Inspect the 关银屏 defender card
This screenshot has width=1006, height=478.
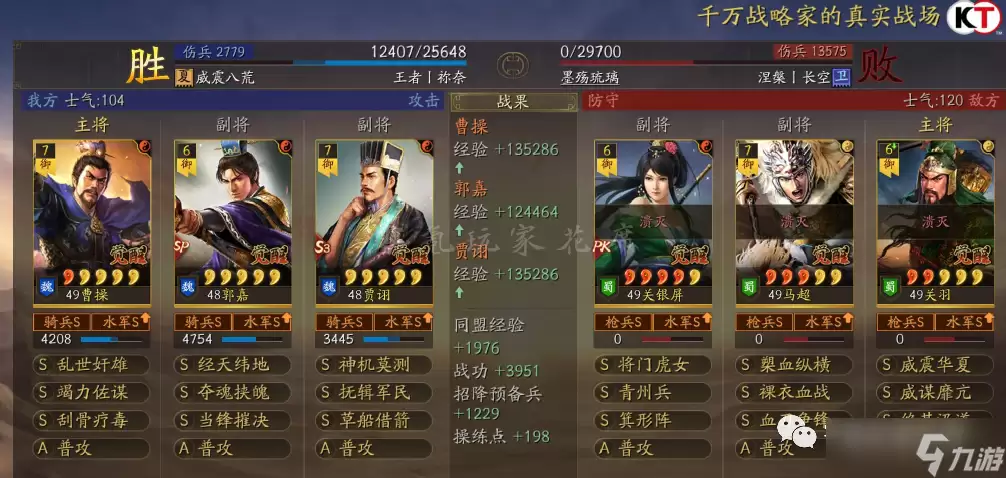tap(652, 220)
